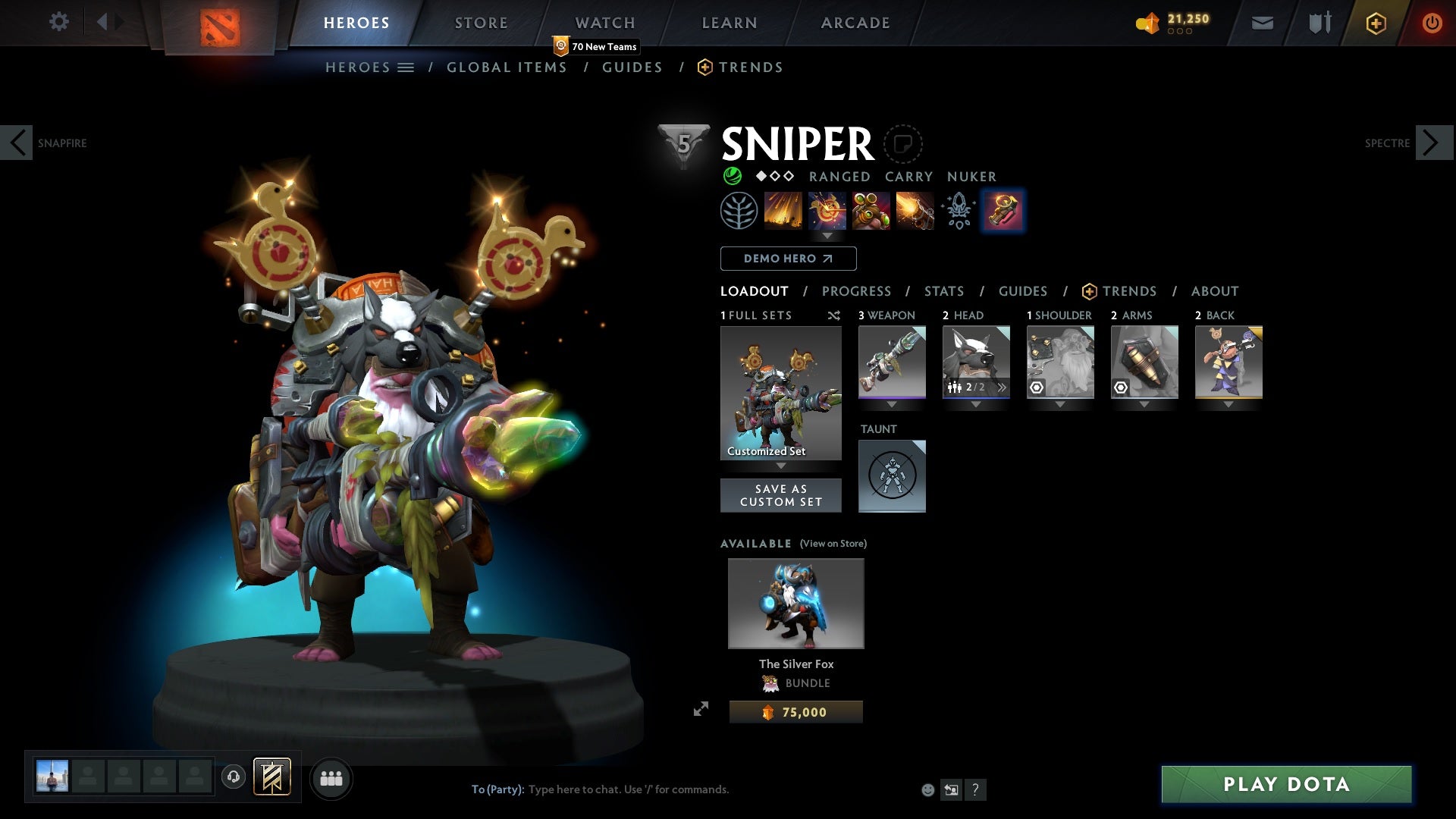
Task: Open the Shrapnel ability icon
Action: [x=783, y=211]
